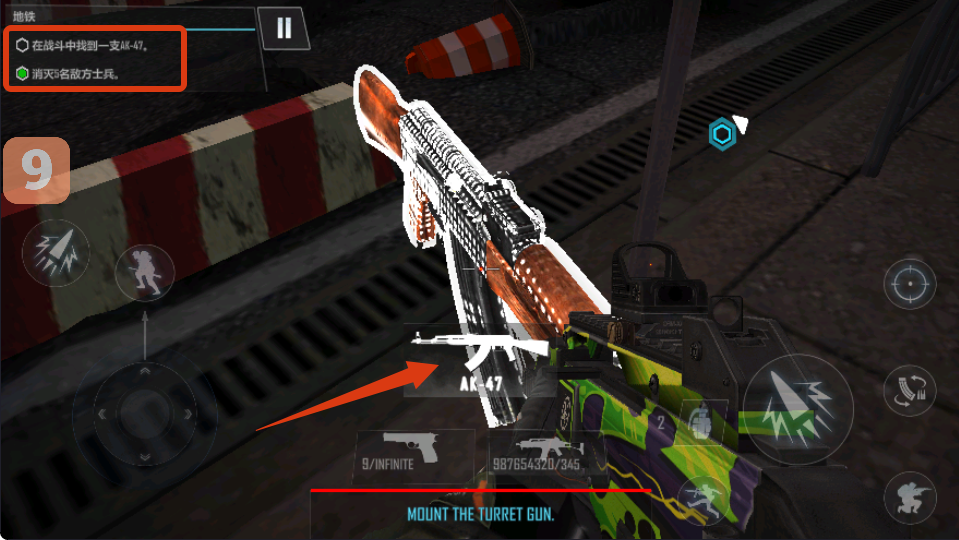Pause the game with the pause button

(x=284, y=28)
